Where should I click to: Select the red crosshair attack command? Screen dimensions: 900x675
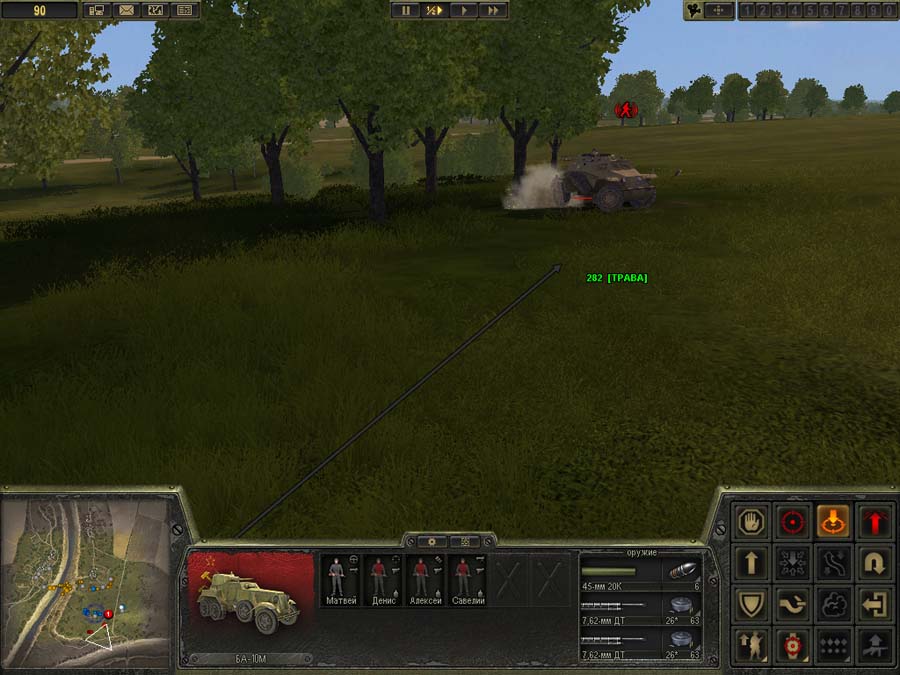pos(793,521)
